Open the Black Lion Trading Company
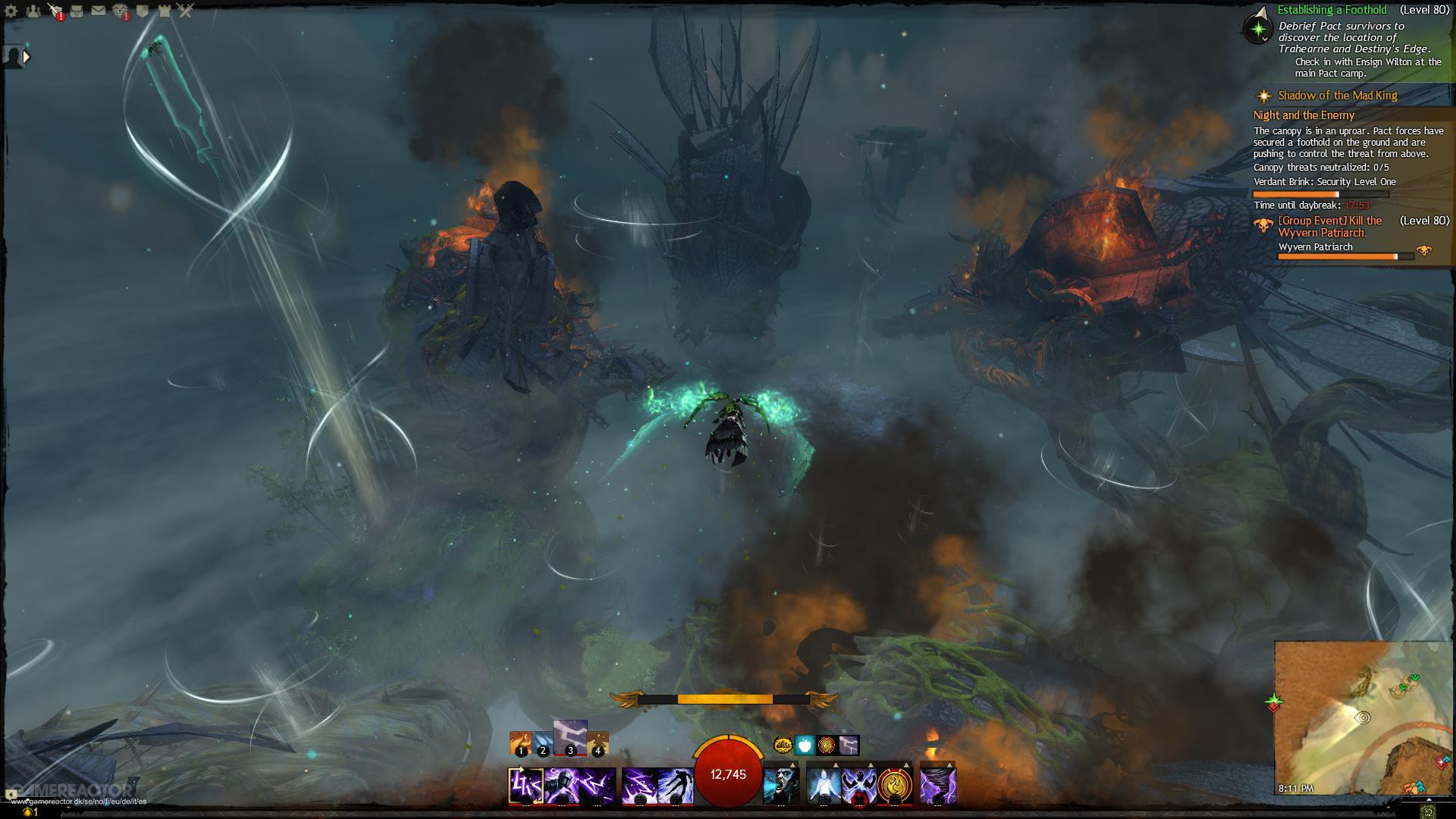Screen dimensions: 1456x819 pos(120,10)
